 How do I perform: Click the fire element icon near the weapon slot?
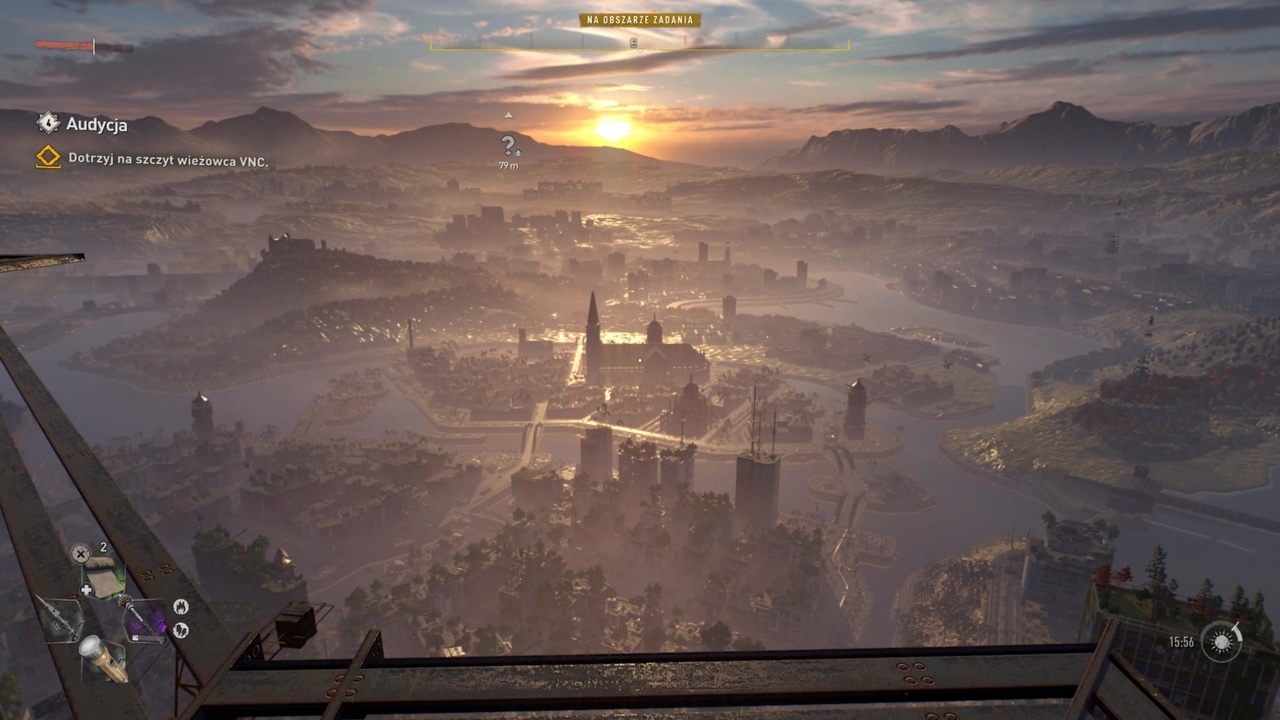181,606
